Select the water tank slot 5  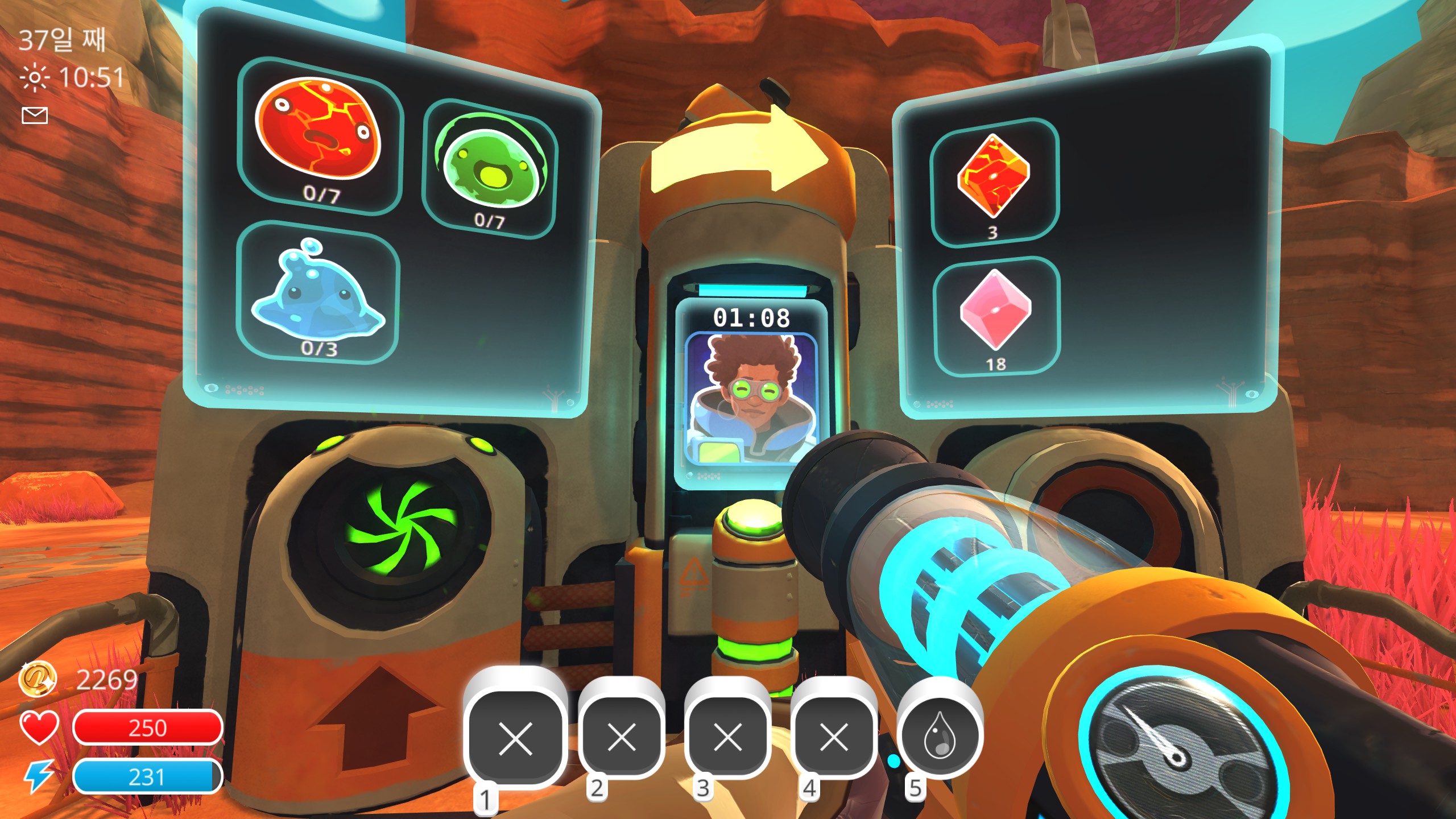pos(940,735)
